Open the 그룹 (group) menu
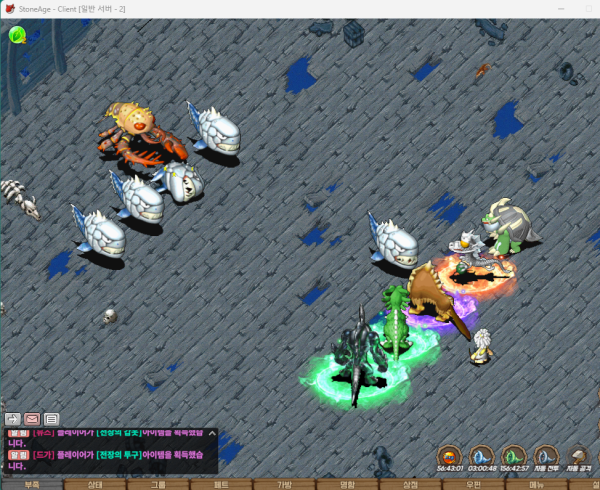 (159, 484)
